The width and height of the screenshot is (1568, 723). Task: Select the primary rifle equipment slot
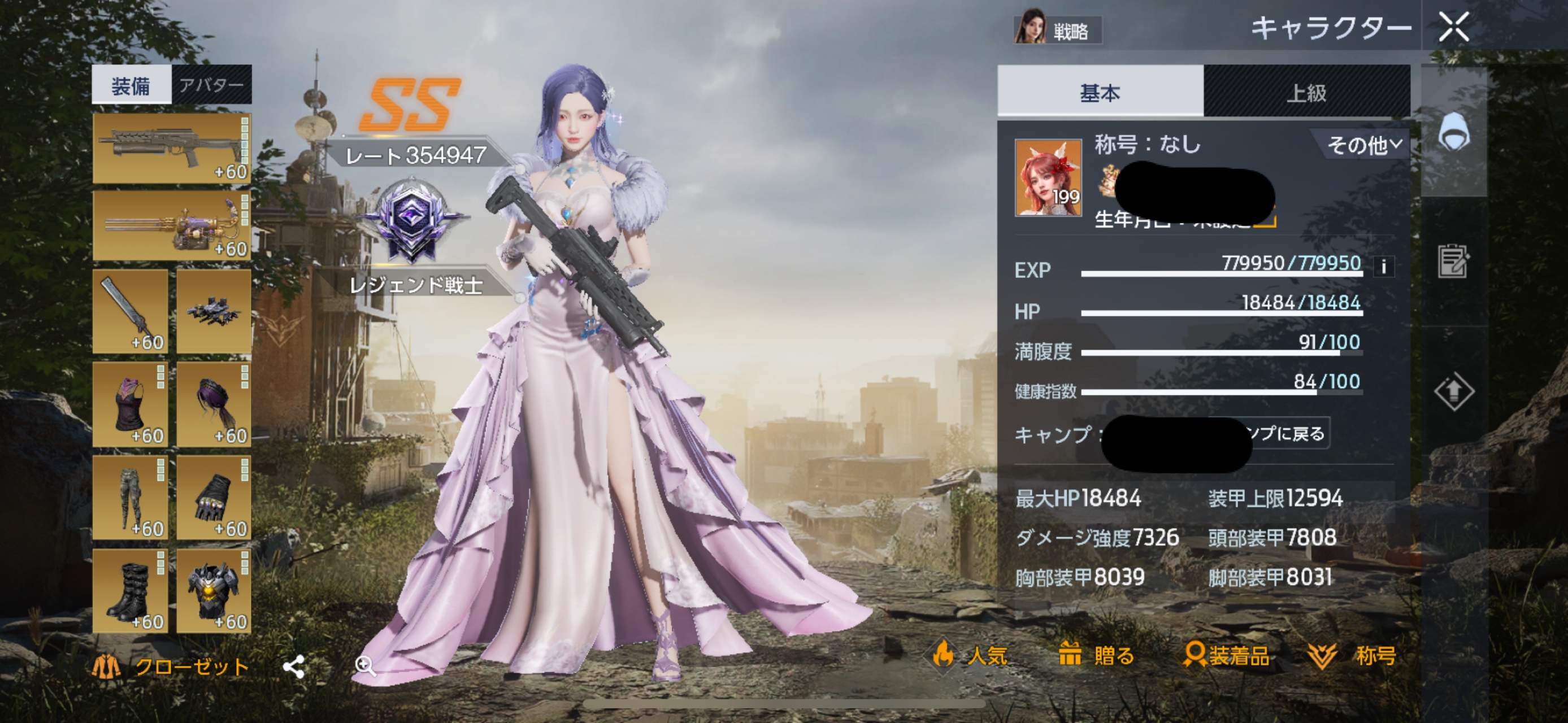pos(172,149)
